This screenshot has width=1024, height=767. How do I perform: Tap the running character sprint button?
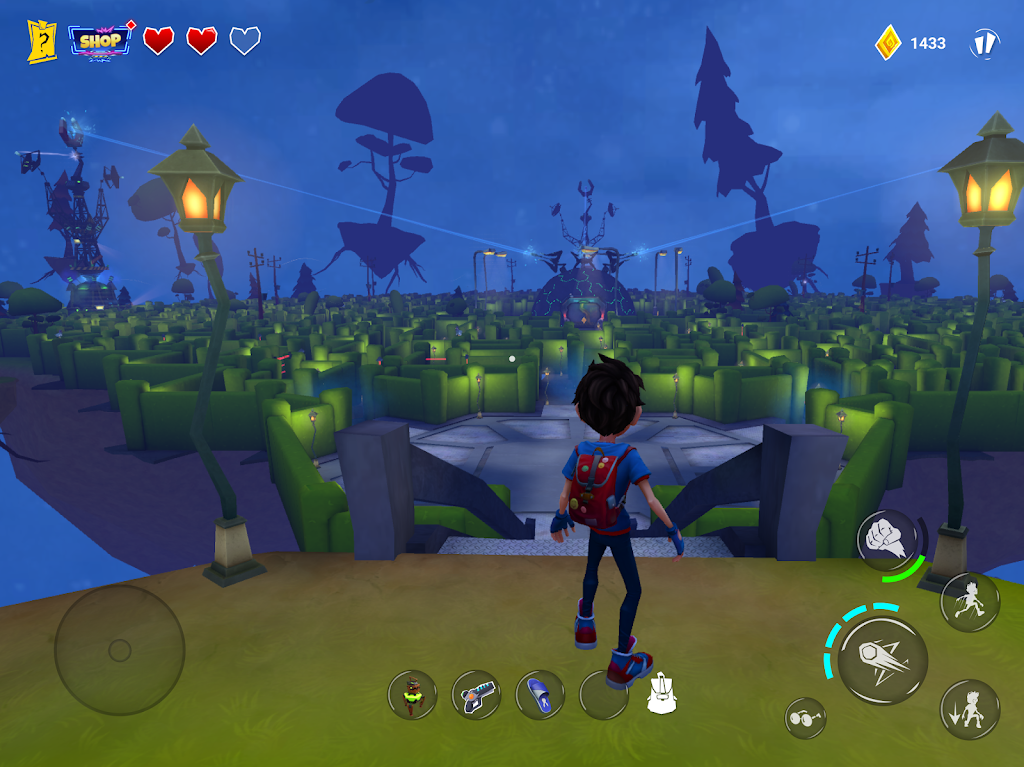(969, 601)
